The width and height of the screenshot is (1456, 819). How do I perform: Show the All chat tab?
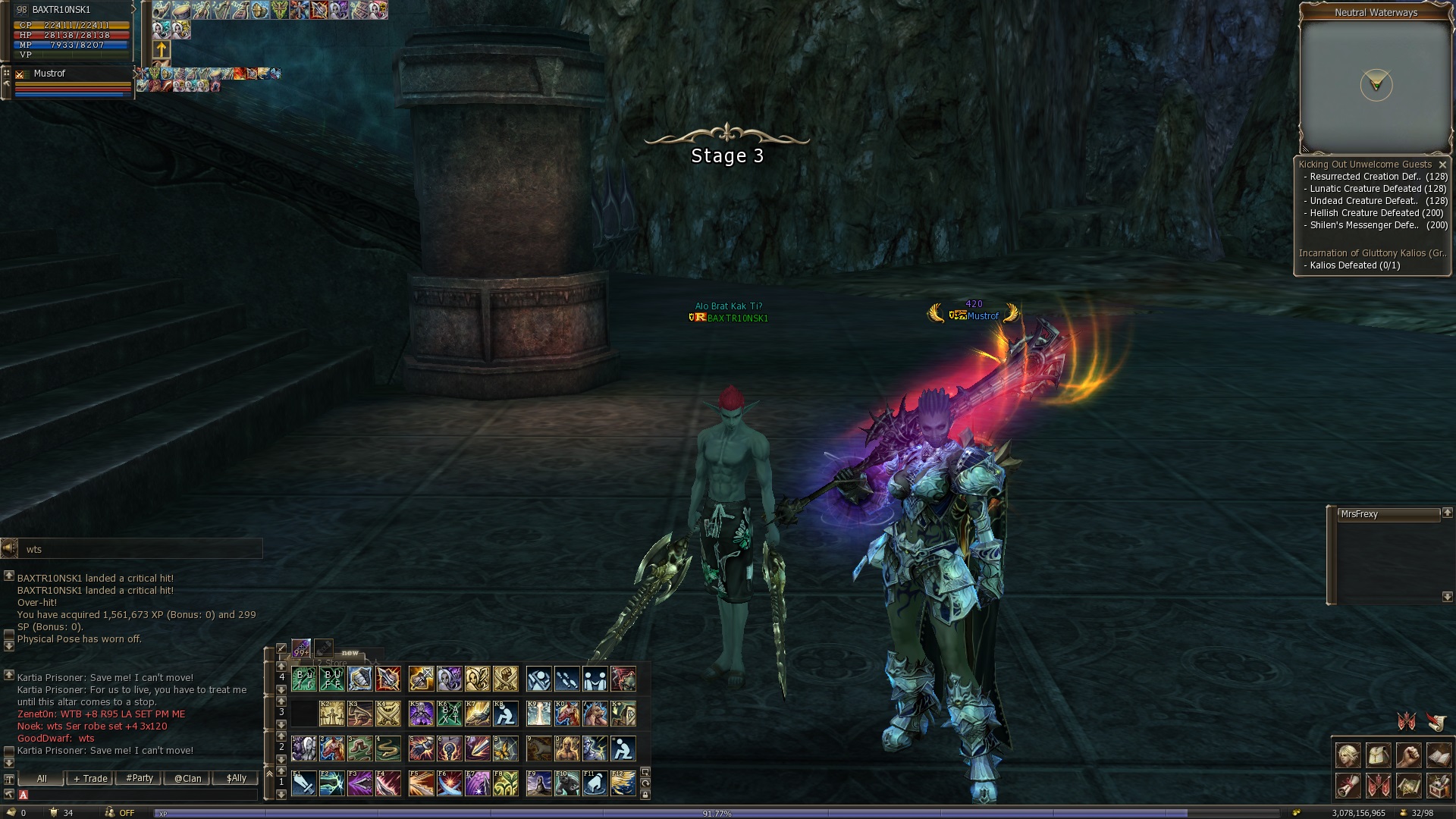41,778
